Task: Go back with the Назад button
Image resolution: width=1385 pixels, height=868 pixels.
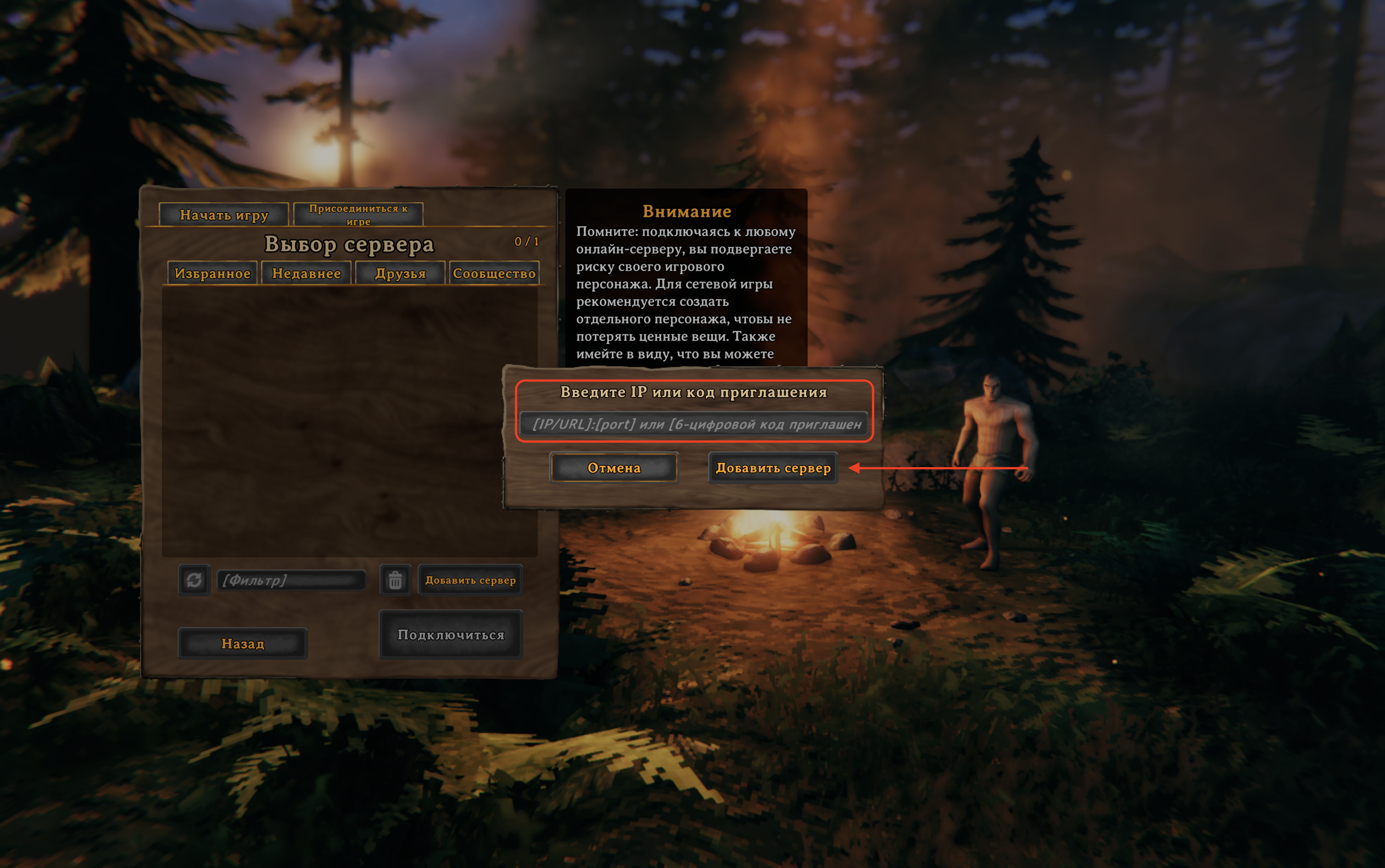Action: point(243,644)
